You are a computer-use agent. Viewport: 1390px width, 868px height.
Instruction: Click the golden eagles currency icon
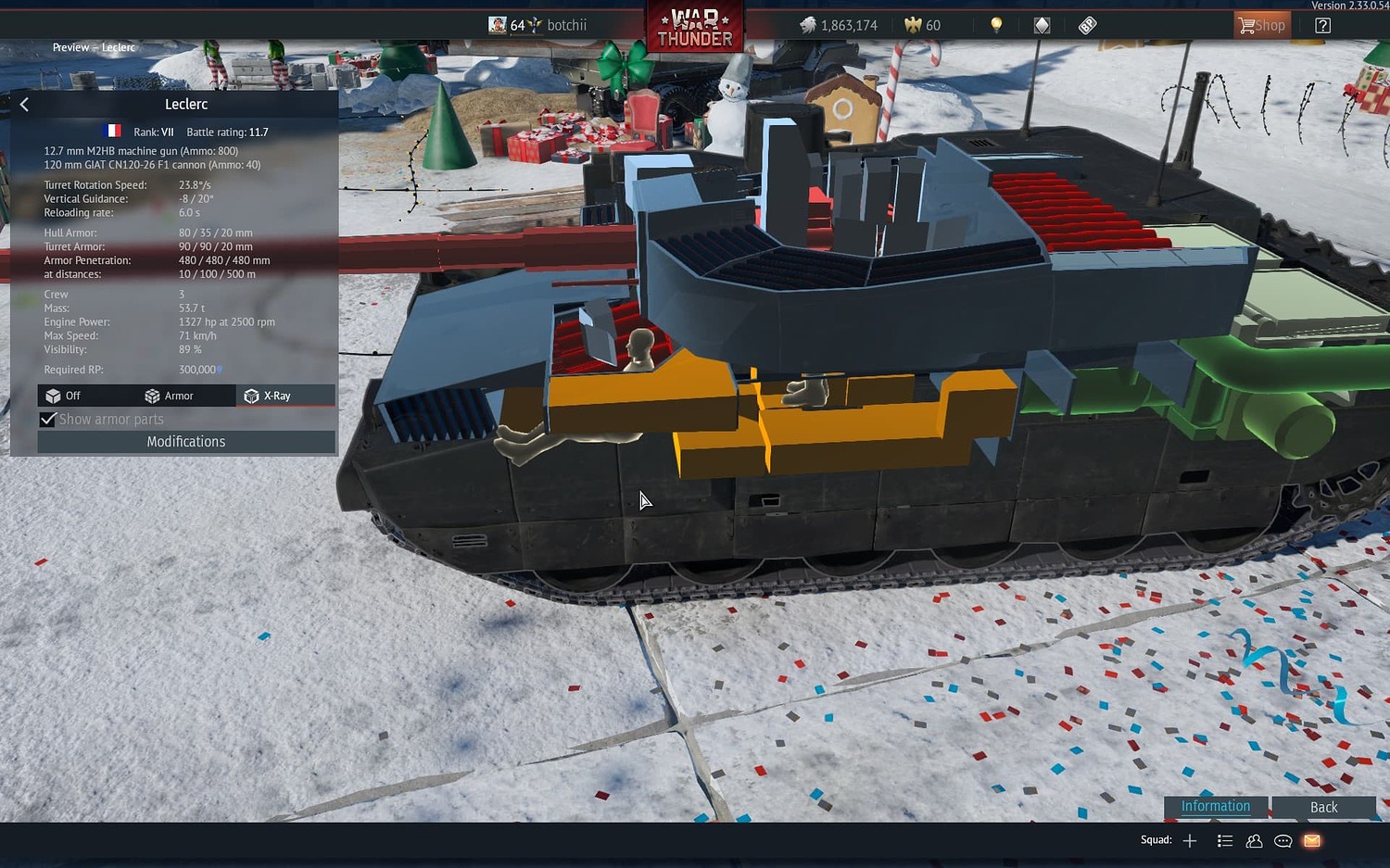[913, 25]
